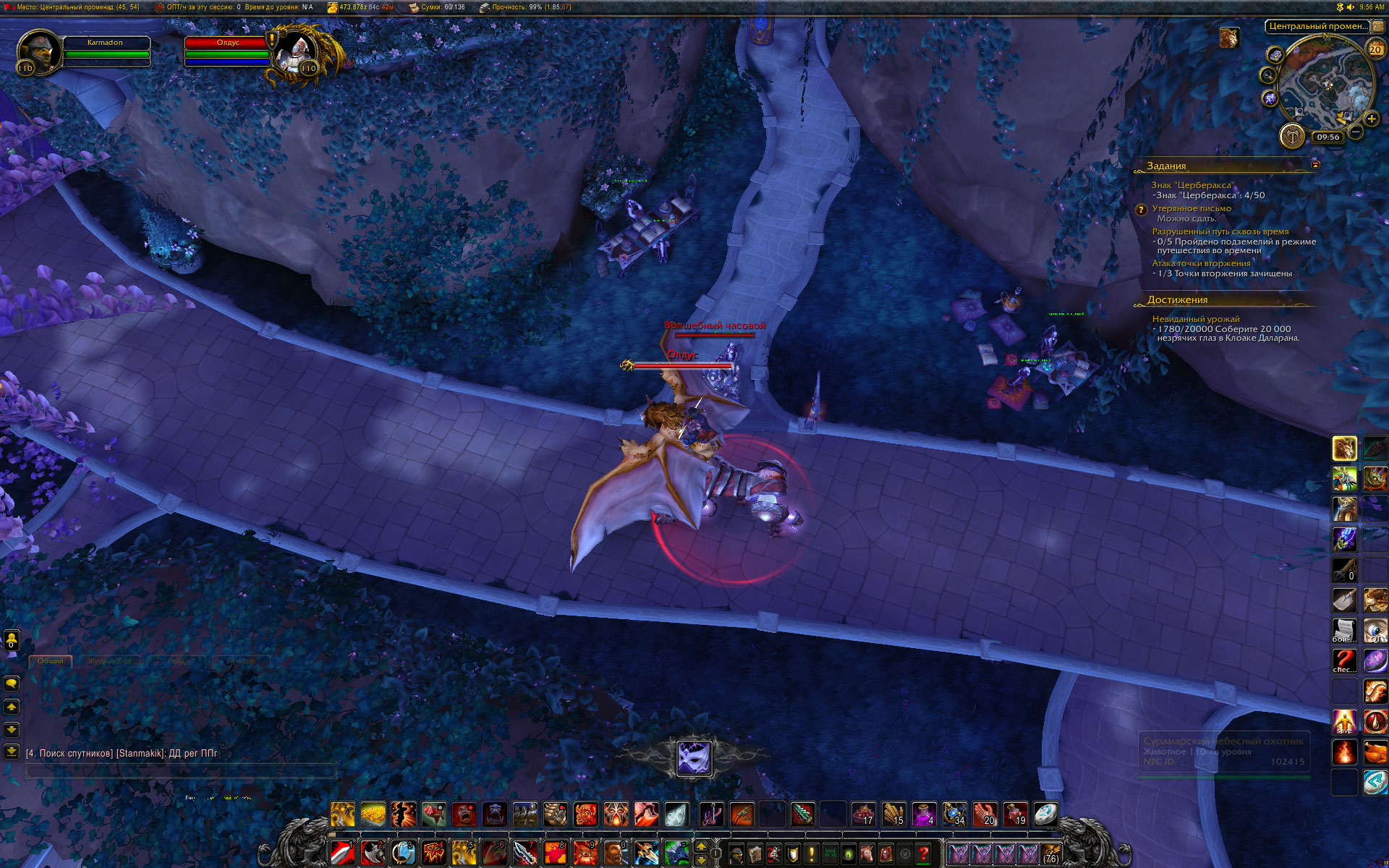Image resolution: width=1389 pixels, height=868 pixels.
Task: Click the Олдус target portrait
Action: pyautogui.click(x=297, y=52)
